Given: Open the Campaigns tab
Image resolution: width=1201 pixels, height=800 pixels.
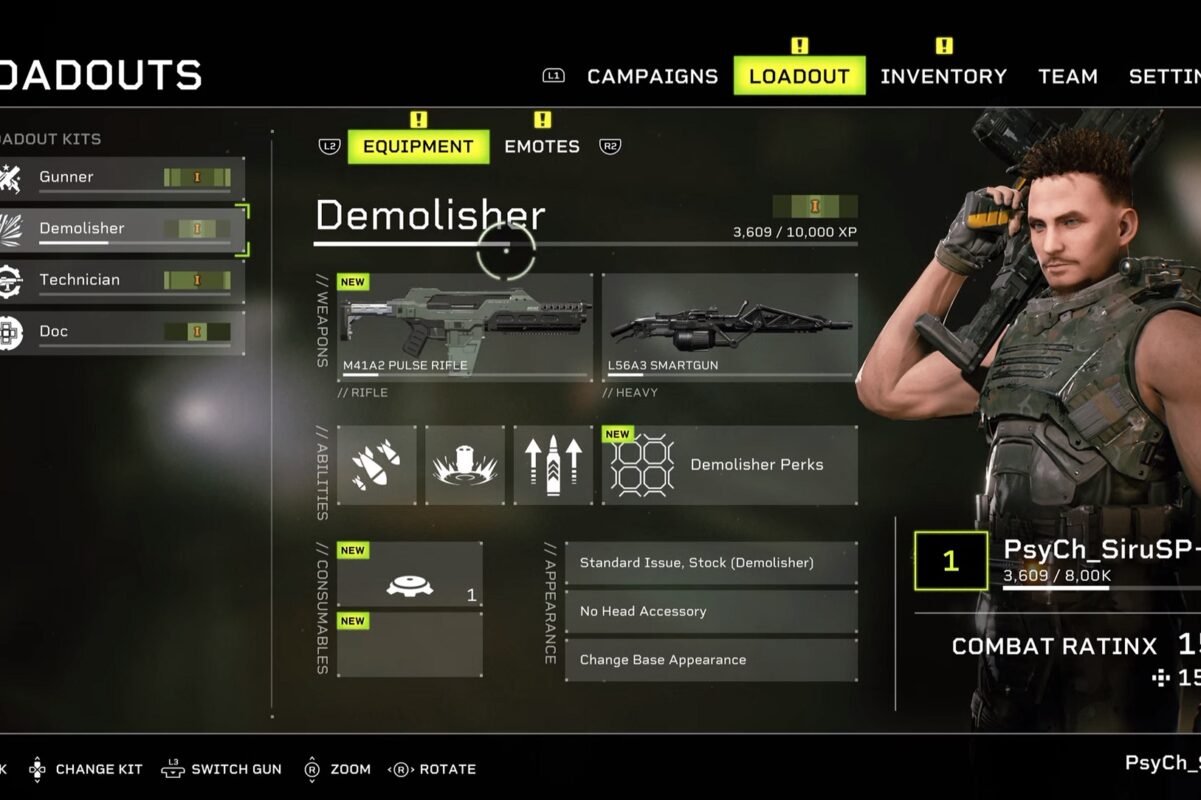Looking at the screenshot, I should 652,76.
